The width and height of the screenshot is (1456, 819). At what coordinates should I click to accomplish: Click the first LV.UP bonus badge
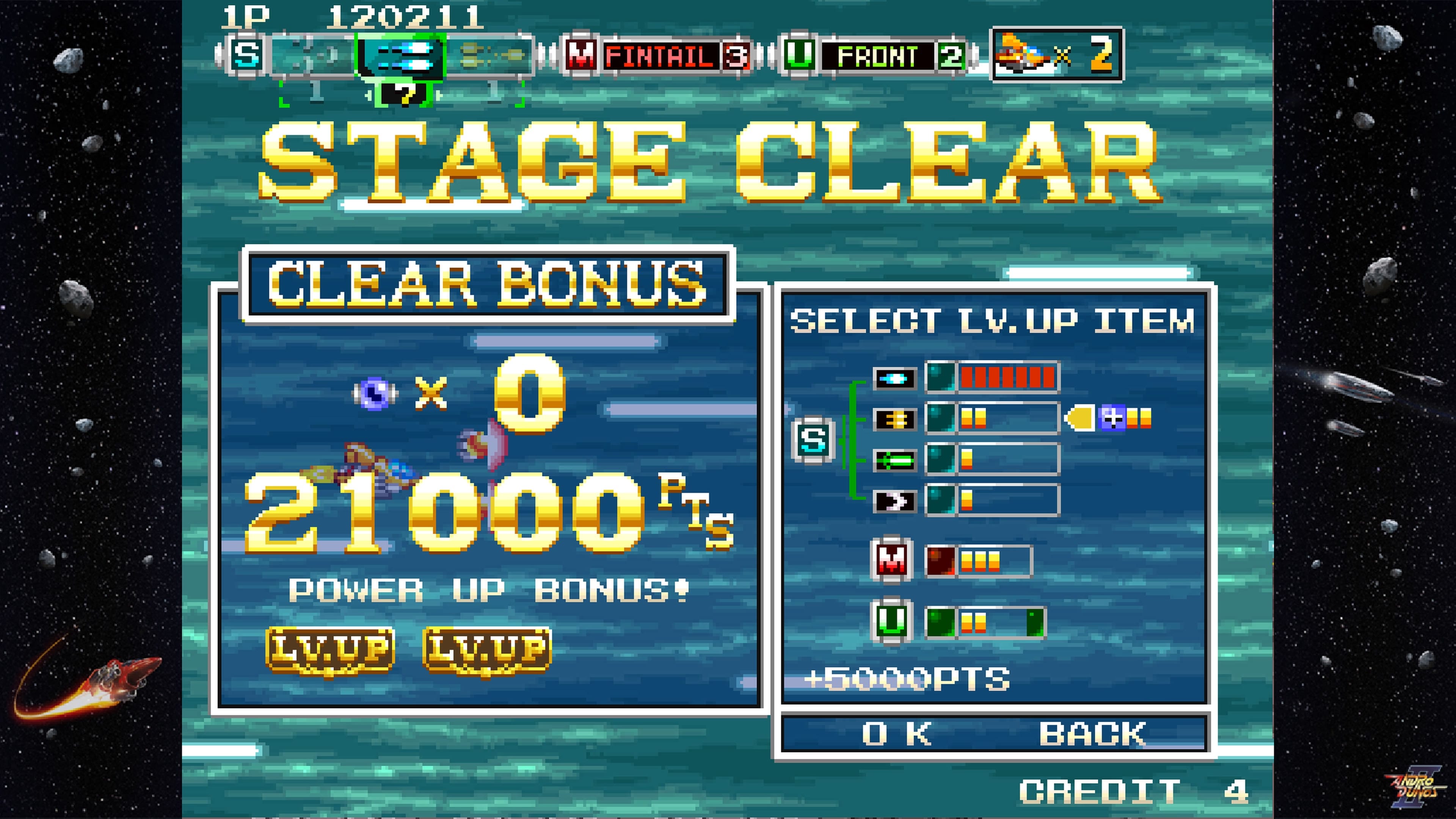pyautogui.click(x=331, y=650)
